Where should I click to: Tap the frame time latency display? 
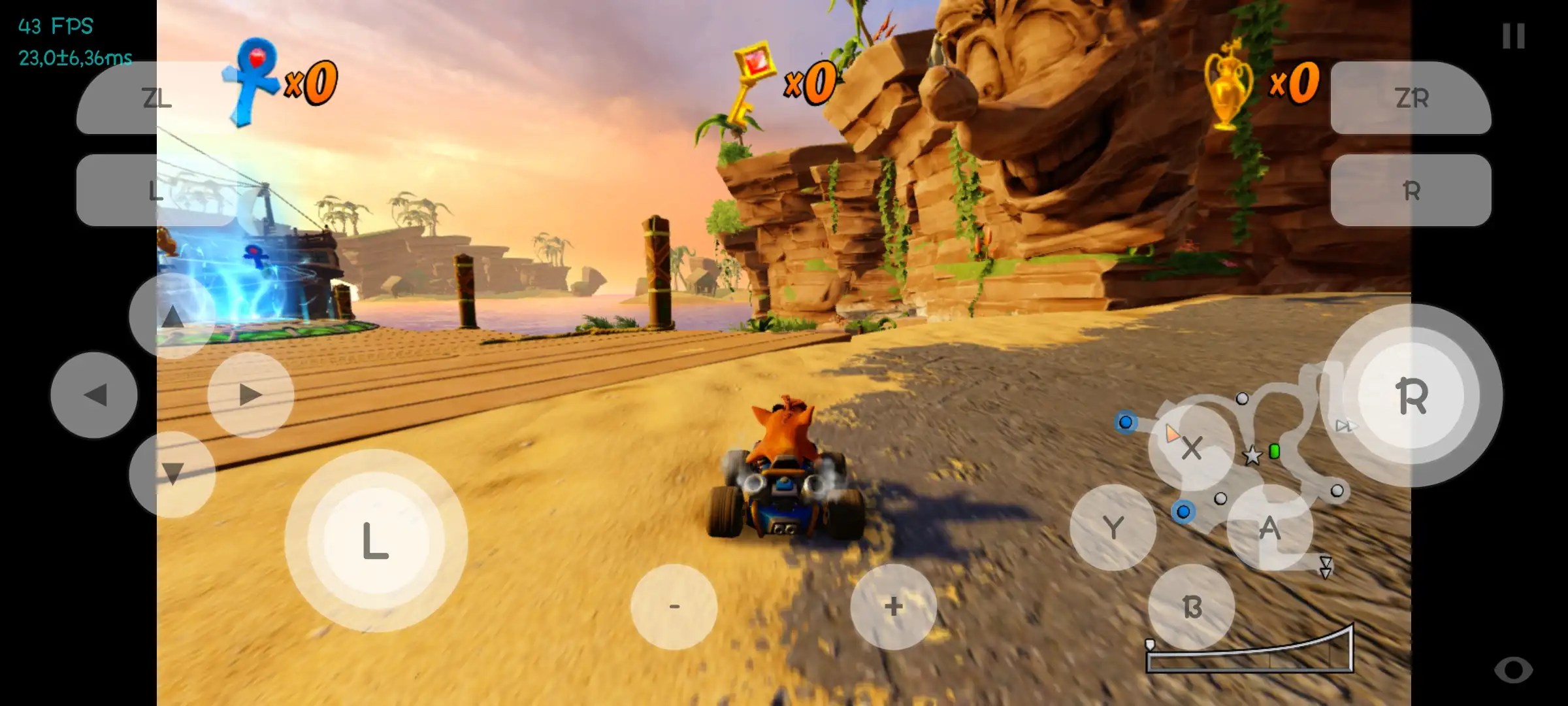(x=74, y=58)
